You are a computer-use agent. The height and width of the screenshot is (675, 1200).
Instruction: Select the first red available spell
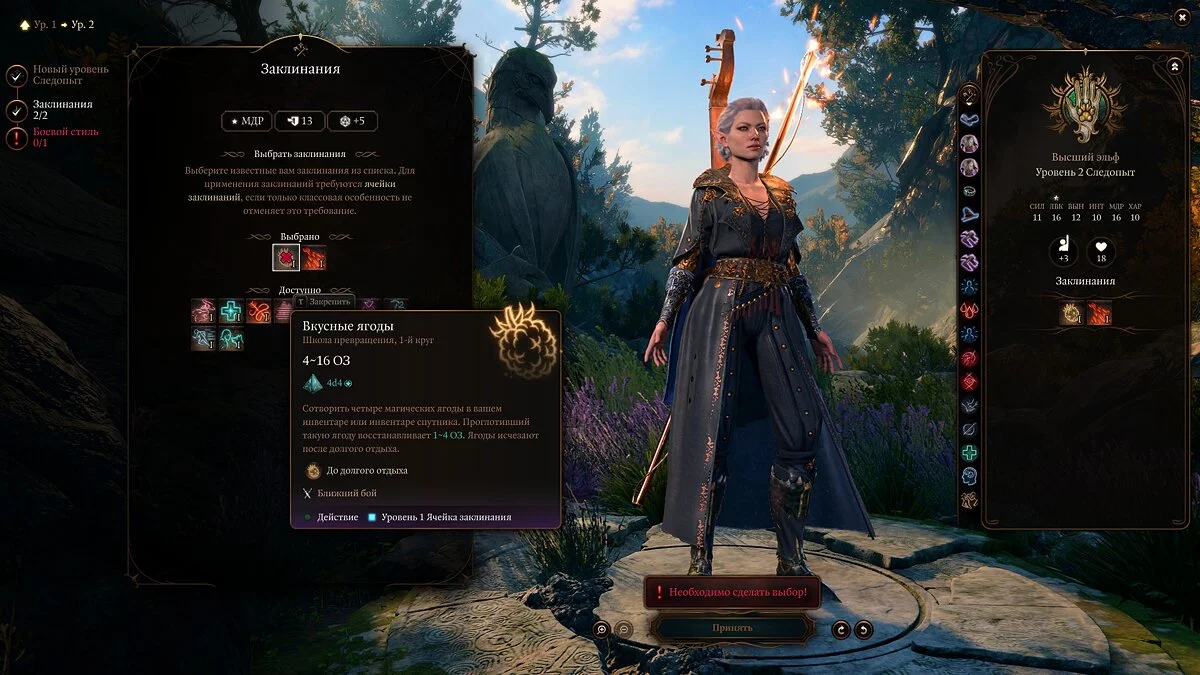[204, 311]
